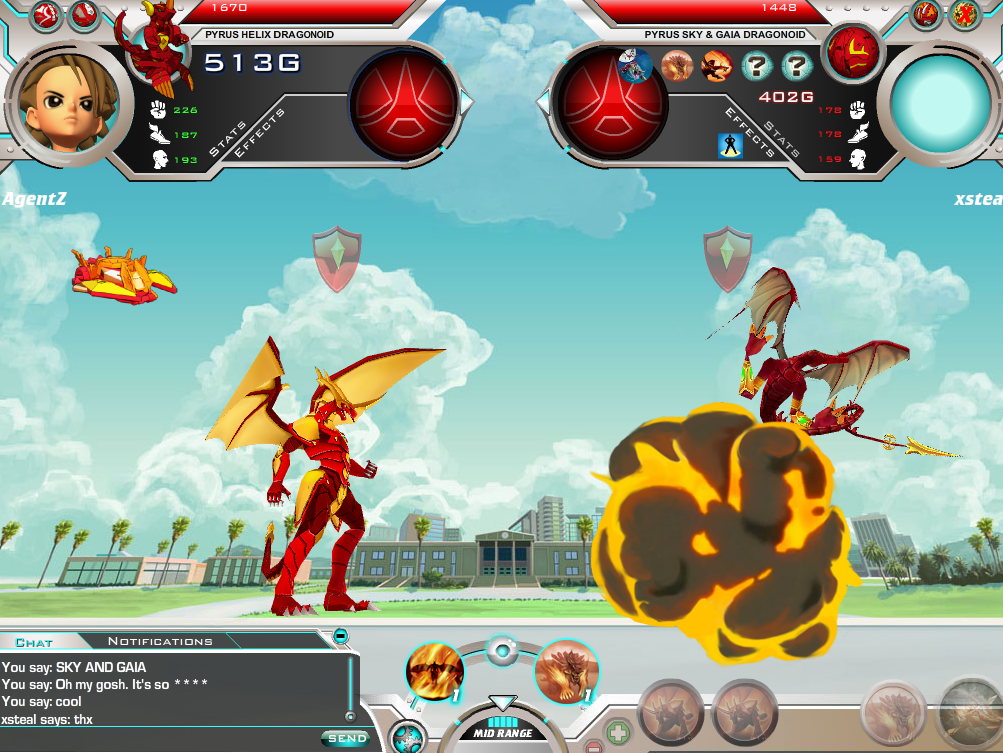Send the chat message
Screen dimensions: 1003x753
(343, 738)
